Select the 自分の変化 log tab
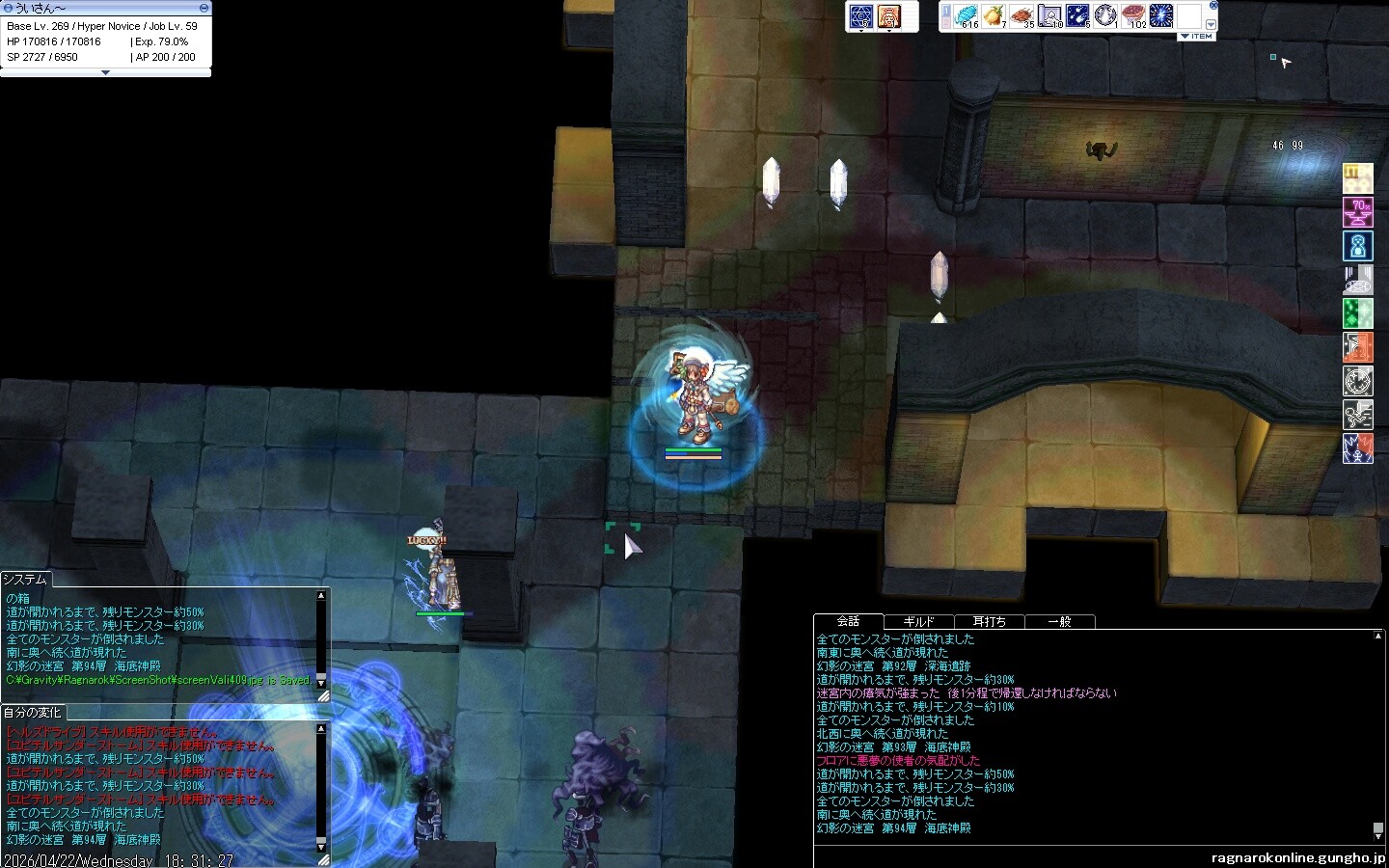The image size is (1389, 868). point(32,713)
